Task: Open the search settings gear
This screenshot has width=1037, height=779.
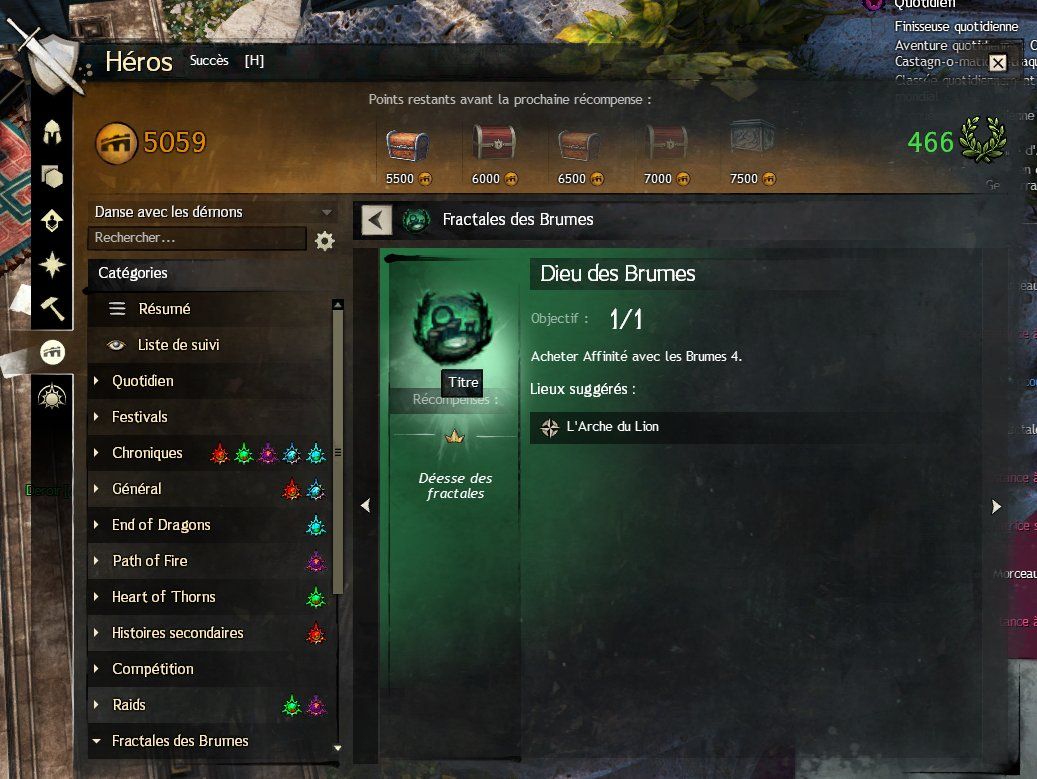Action: pyautogui.click(x=324, y=241)
